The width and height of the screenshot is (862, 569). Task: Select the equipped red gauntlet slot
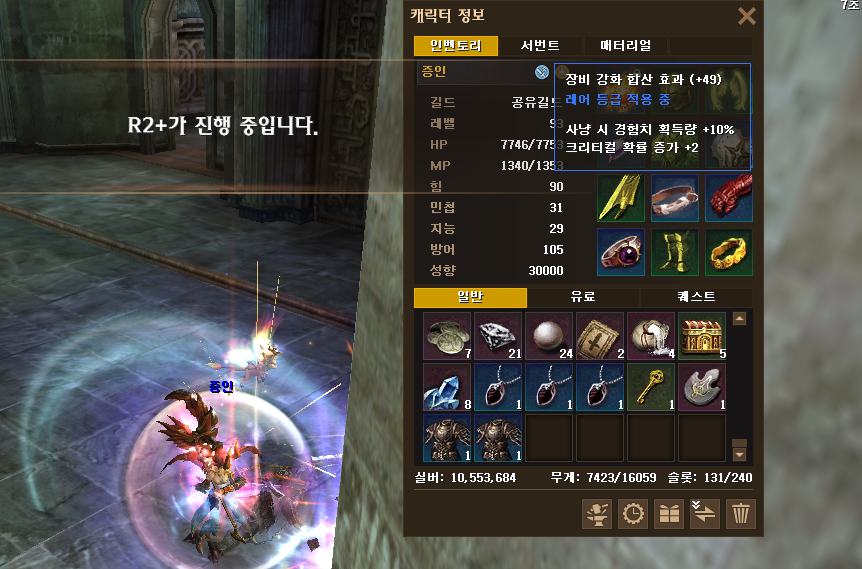tap(728, 198)
